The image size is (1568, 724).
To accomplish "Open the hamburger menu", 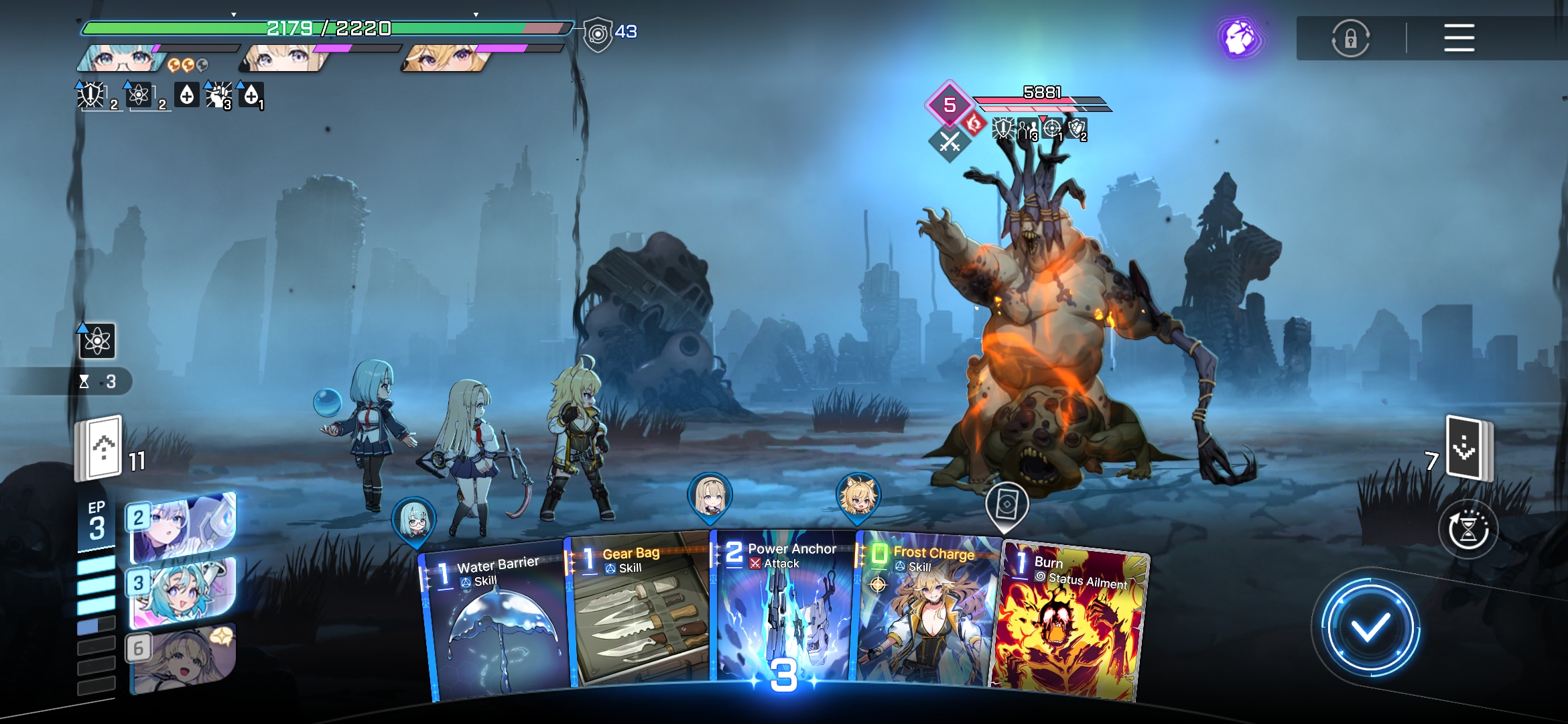I will pos(1459,38).
